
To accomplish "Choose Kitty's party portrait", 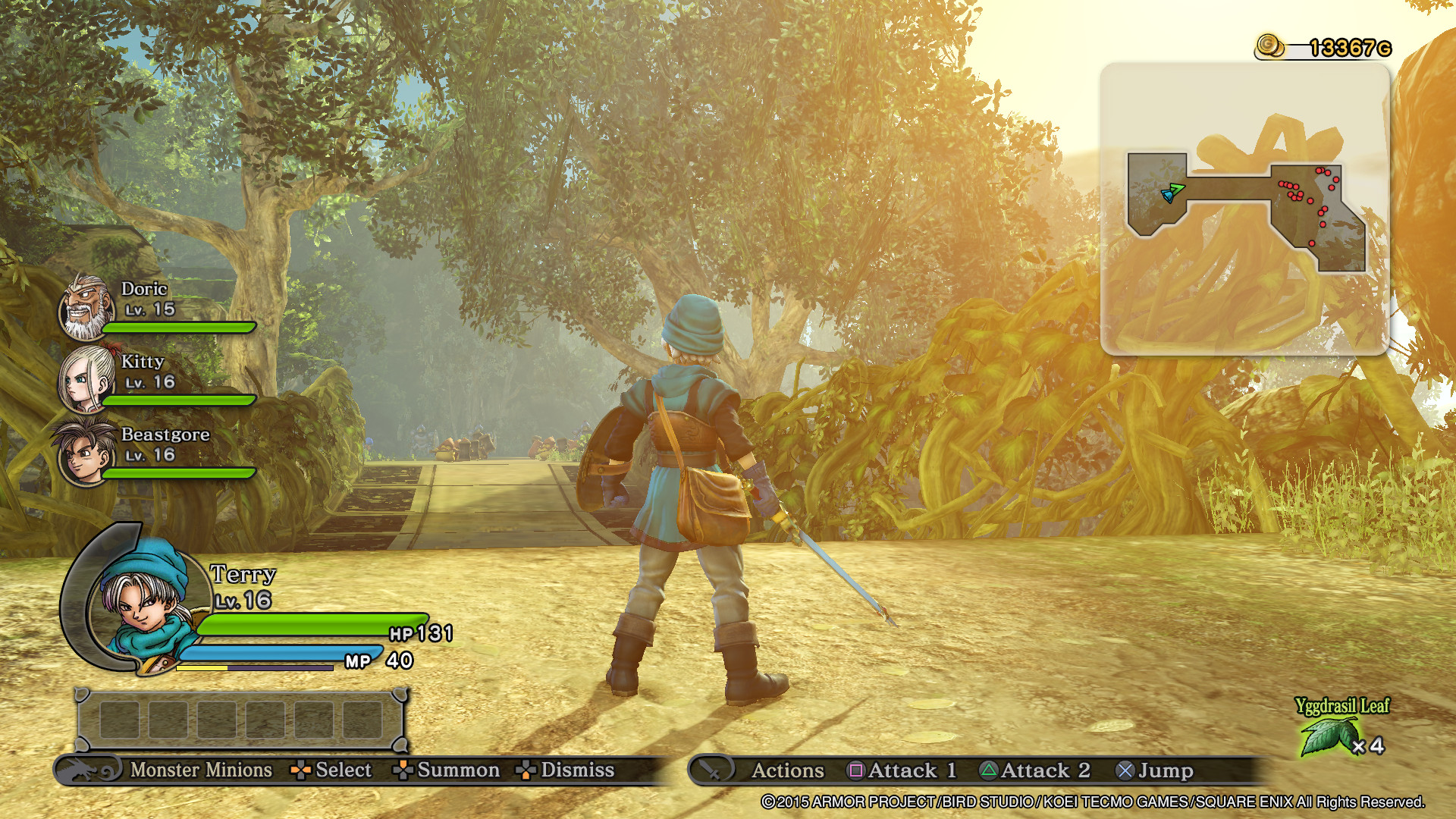I will pyautogui.click(x=86, y=379).
